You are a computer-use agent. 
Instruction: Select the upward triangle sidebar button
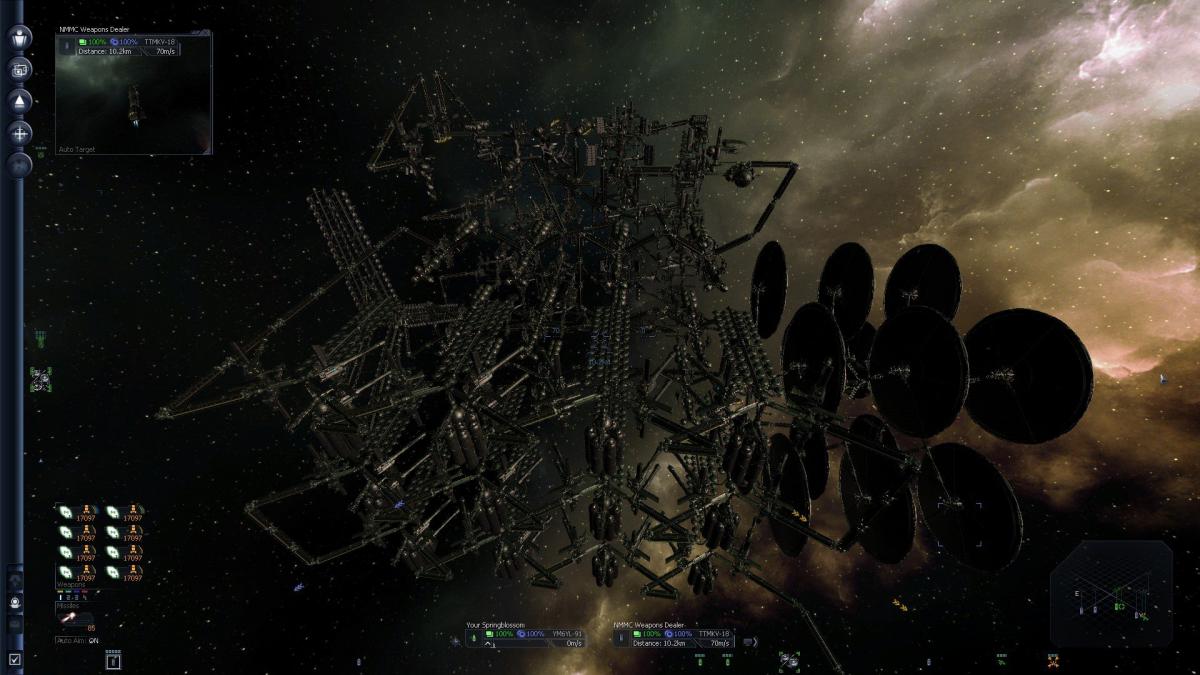(20, 100)
